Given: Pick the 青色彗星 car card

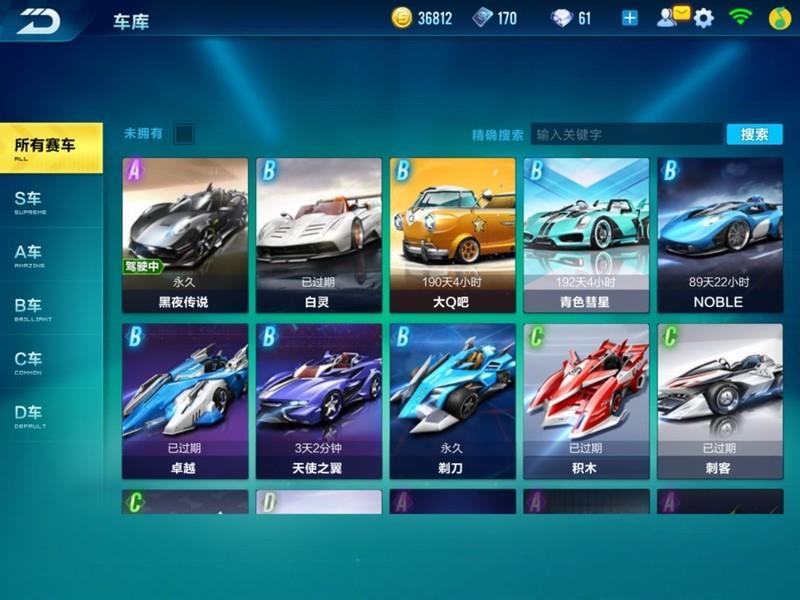Looking at the screenshot, I should click(586, 235).
